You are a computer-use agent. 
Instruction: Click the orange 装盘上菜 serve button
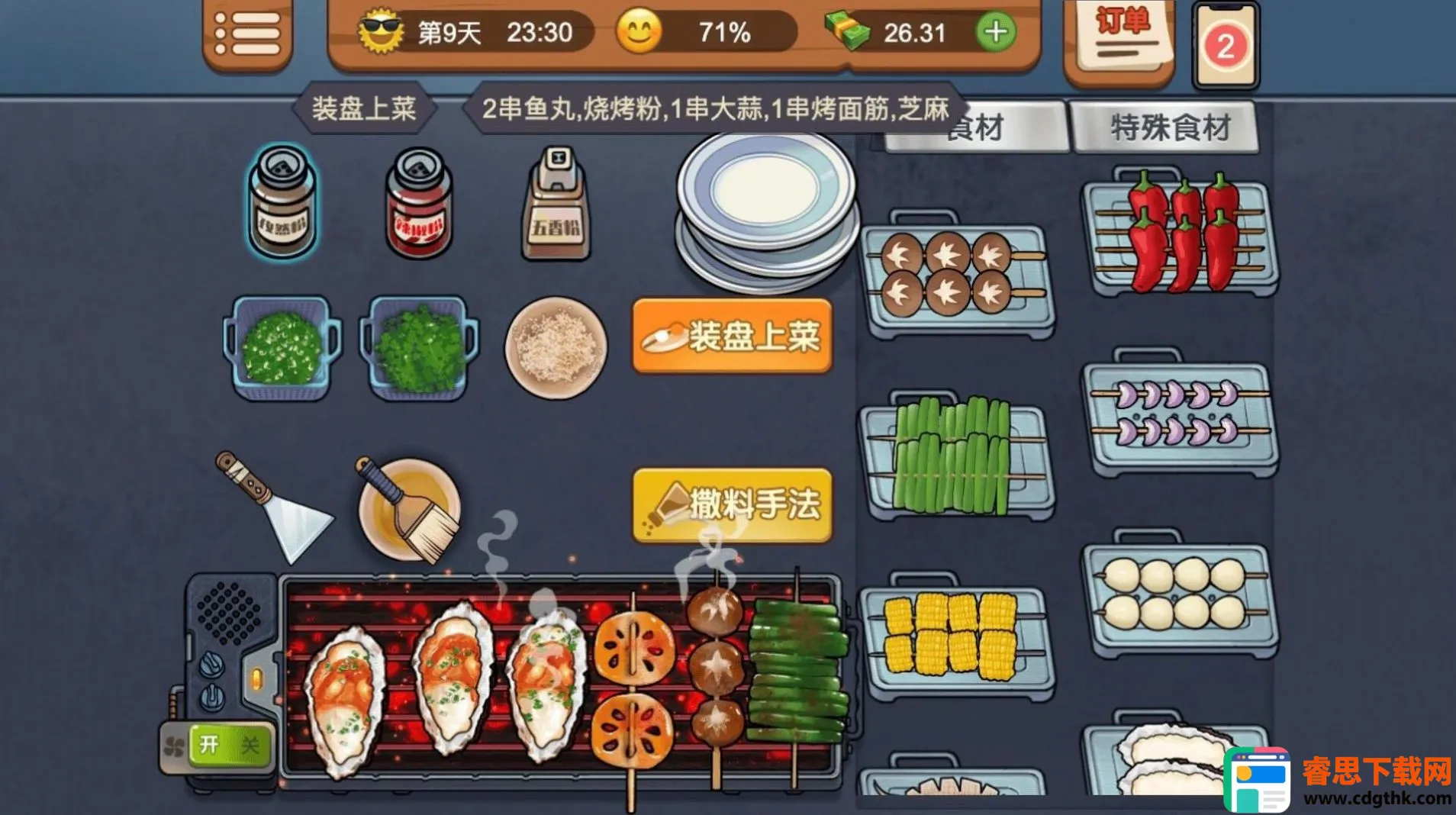[731, 337]
